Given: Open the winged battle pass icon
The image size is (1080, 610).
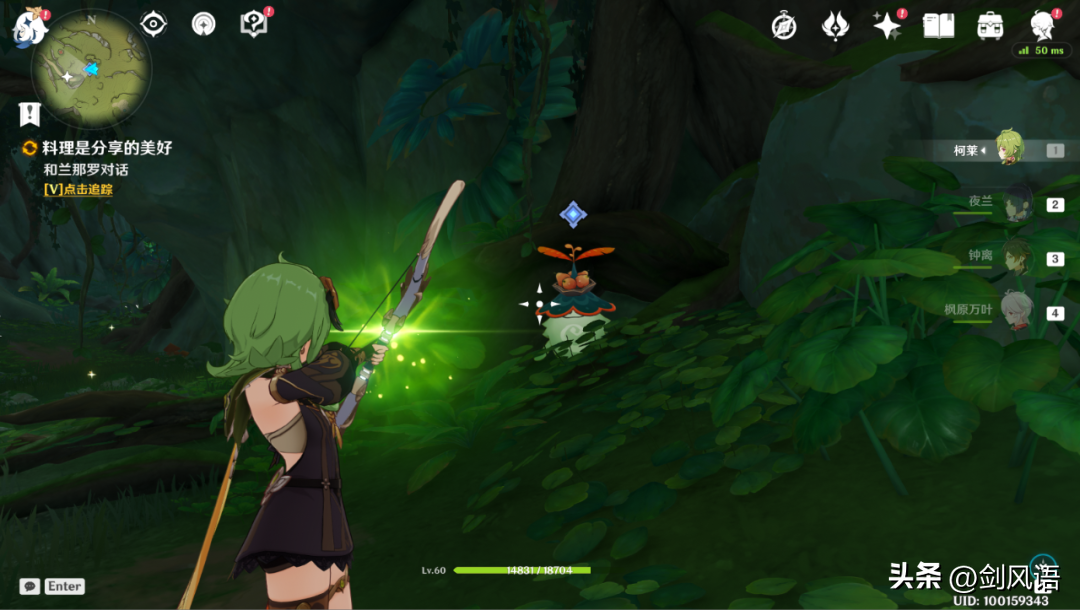Looking at the screenshot, I should [x=835, y=26].
